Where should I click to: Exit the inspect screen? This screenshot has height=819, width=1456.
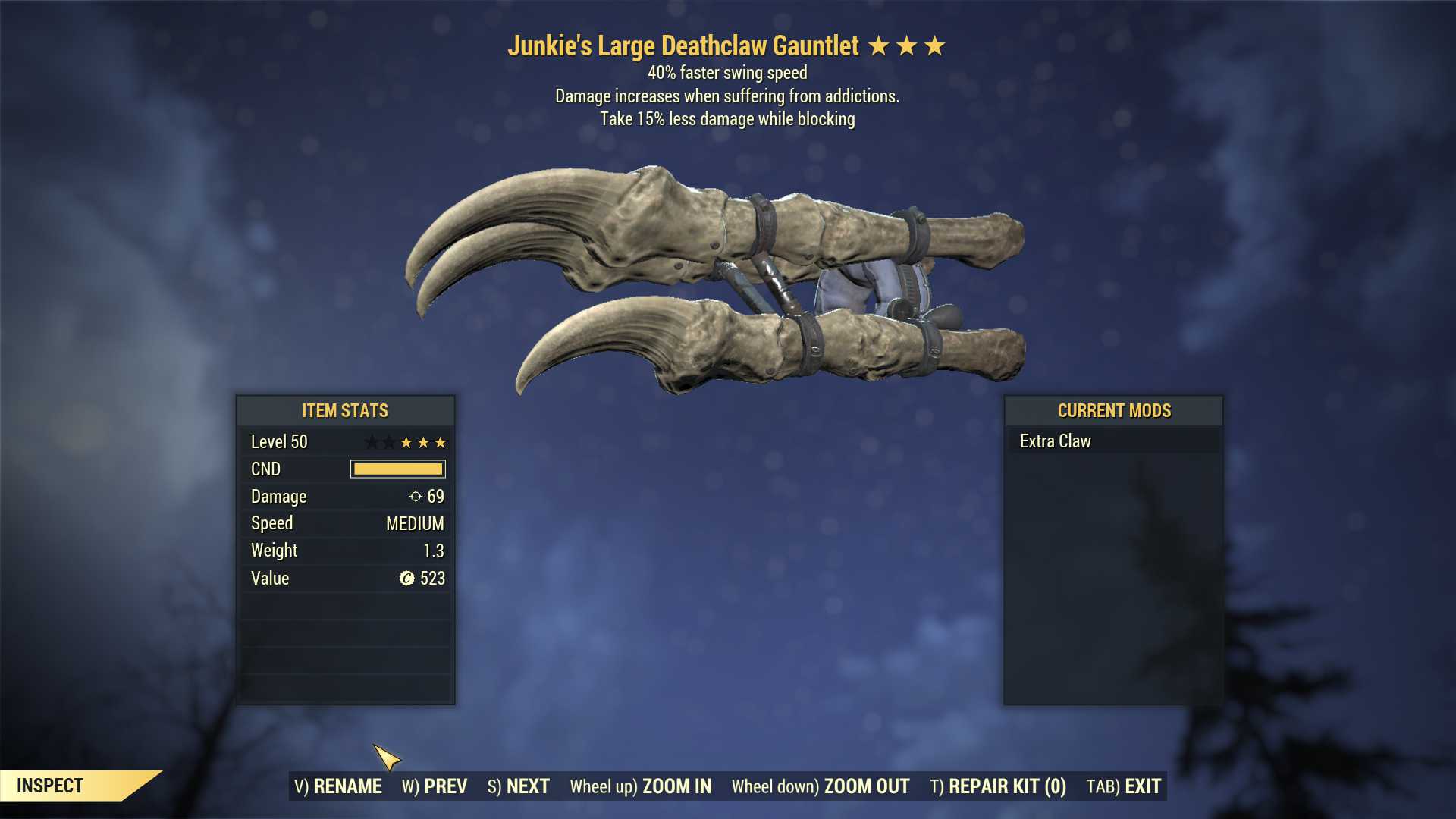1124,786
